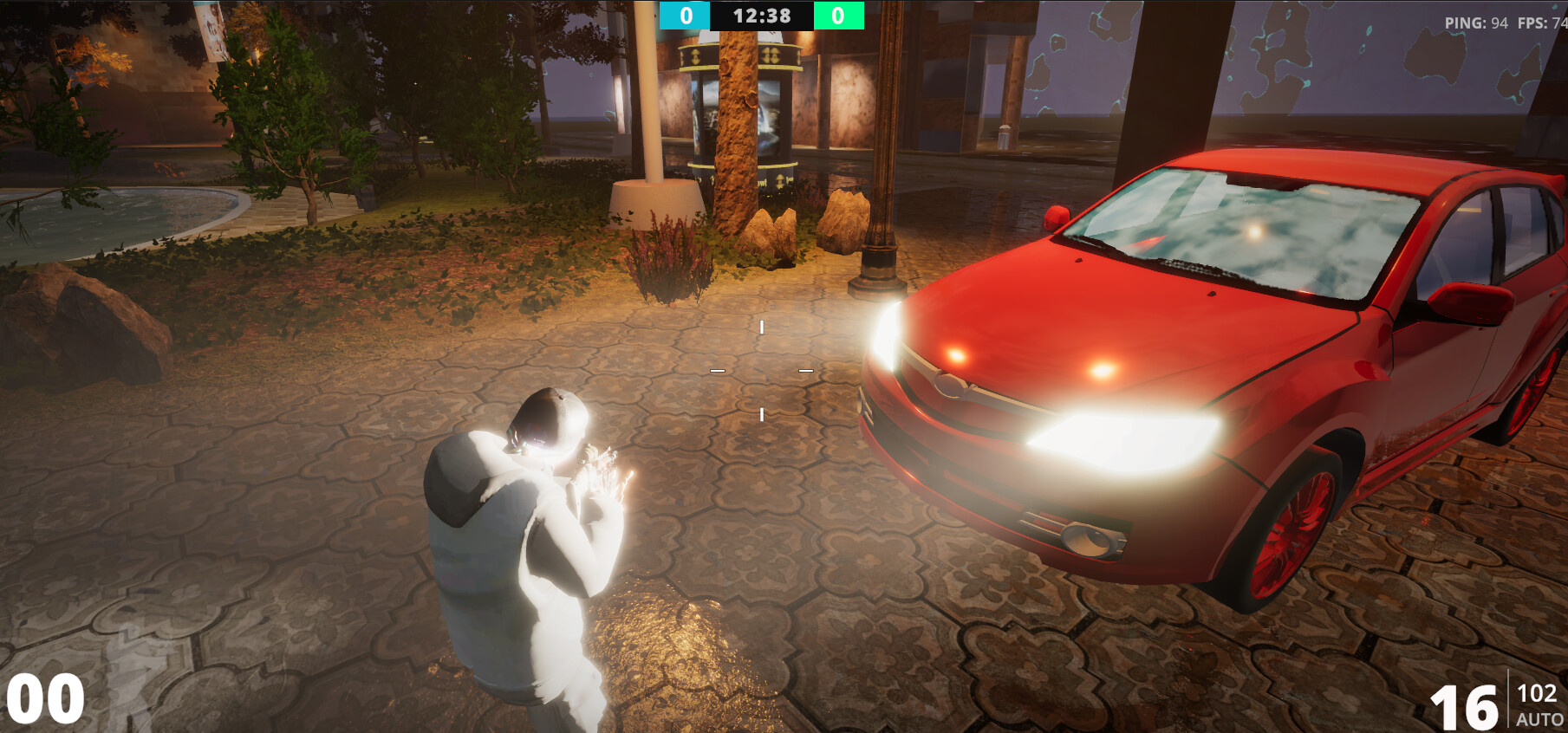Click the timer between the team scores
Viewport: 1568px width, 733px height.
coord(762,15)
